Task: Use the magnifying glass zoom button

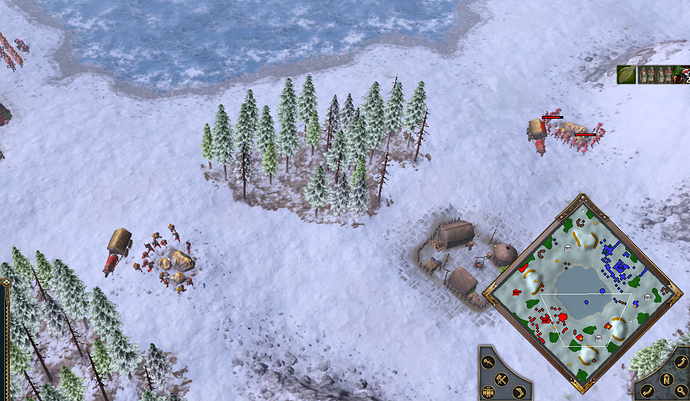Action: [681, 391]
